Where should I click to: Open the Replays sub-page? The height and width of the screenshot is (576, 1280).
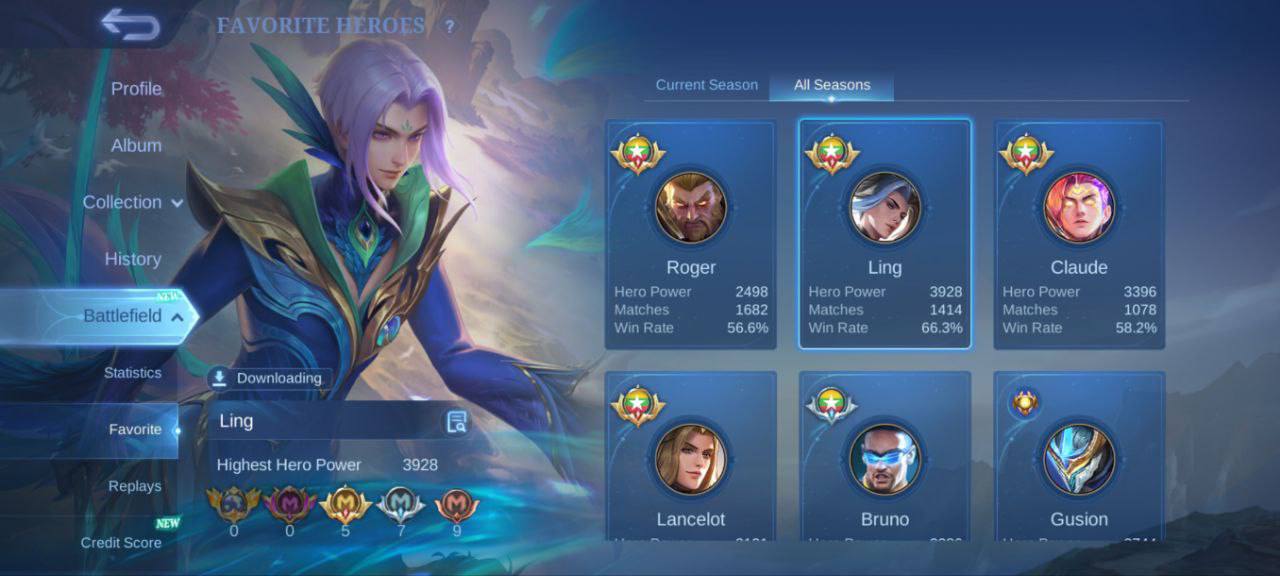click(x=135, y=487)
